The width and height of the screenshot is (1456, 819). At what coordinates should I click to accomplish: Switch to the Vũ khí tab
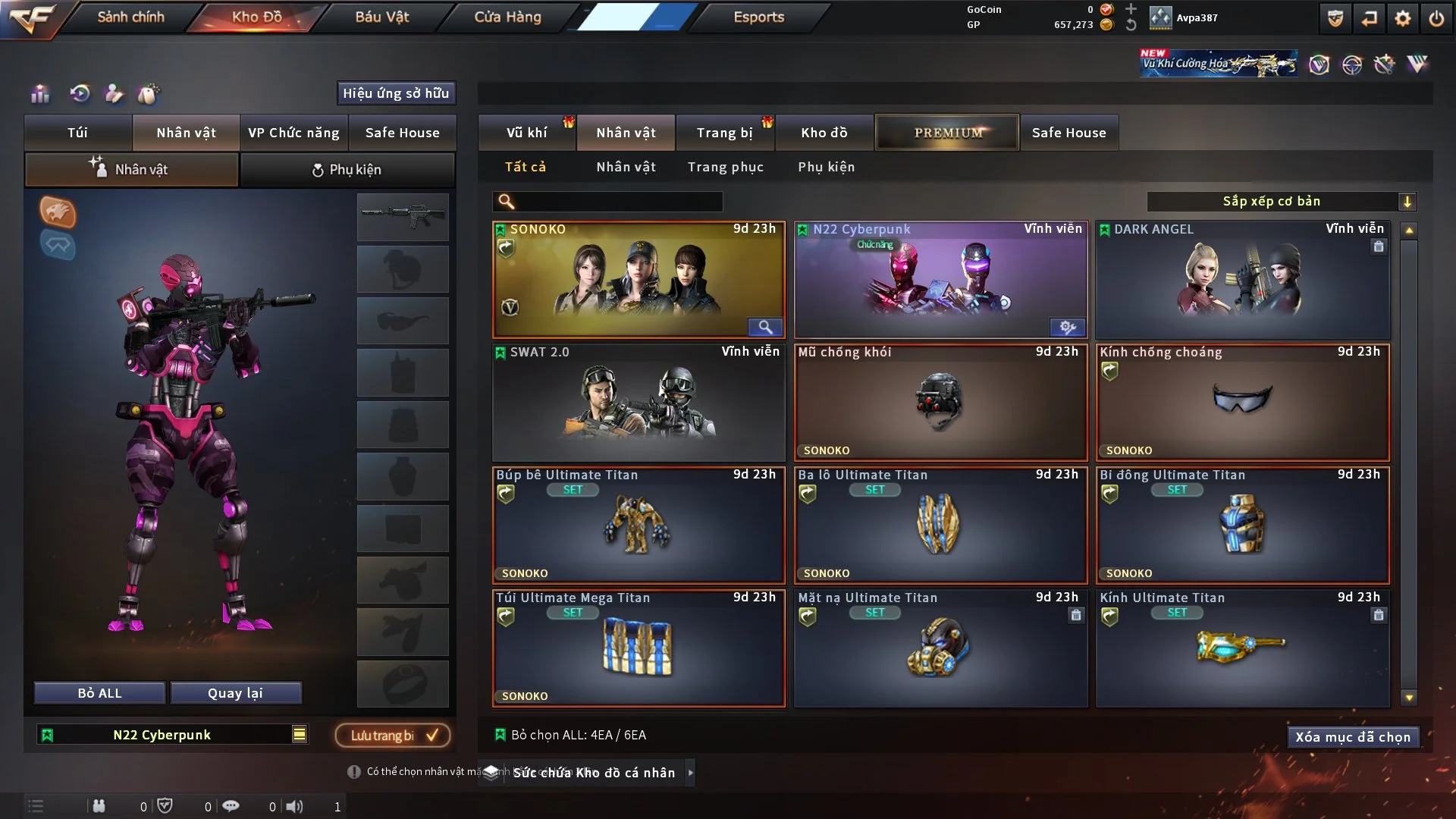click(x=526, y=133)
